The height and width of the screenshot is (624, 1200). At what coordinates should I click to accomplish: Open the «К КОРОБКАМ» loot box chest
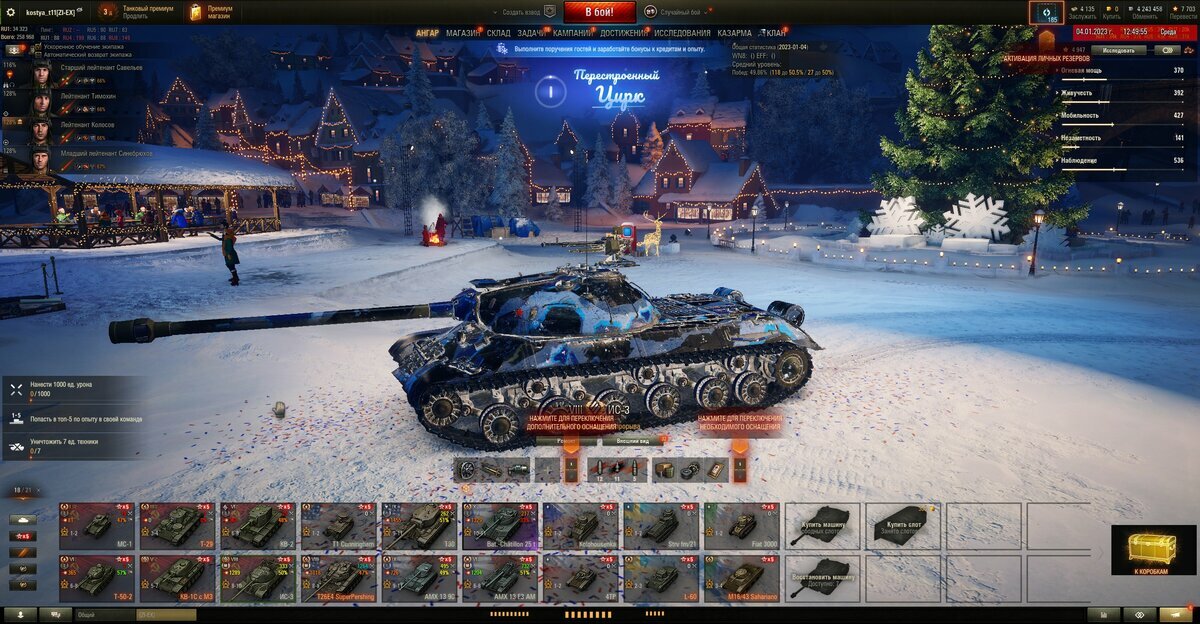pos(1153,550)
